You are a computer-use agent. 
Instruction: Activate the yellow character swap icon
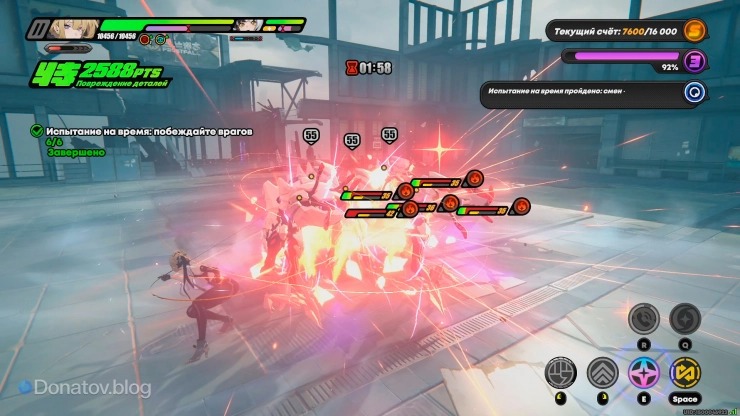tap(684, 373)
